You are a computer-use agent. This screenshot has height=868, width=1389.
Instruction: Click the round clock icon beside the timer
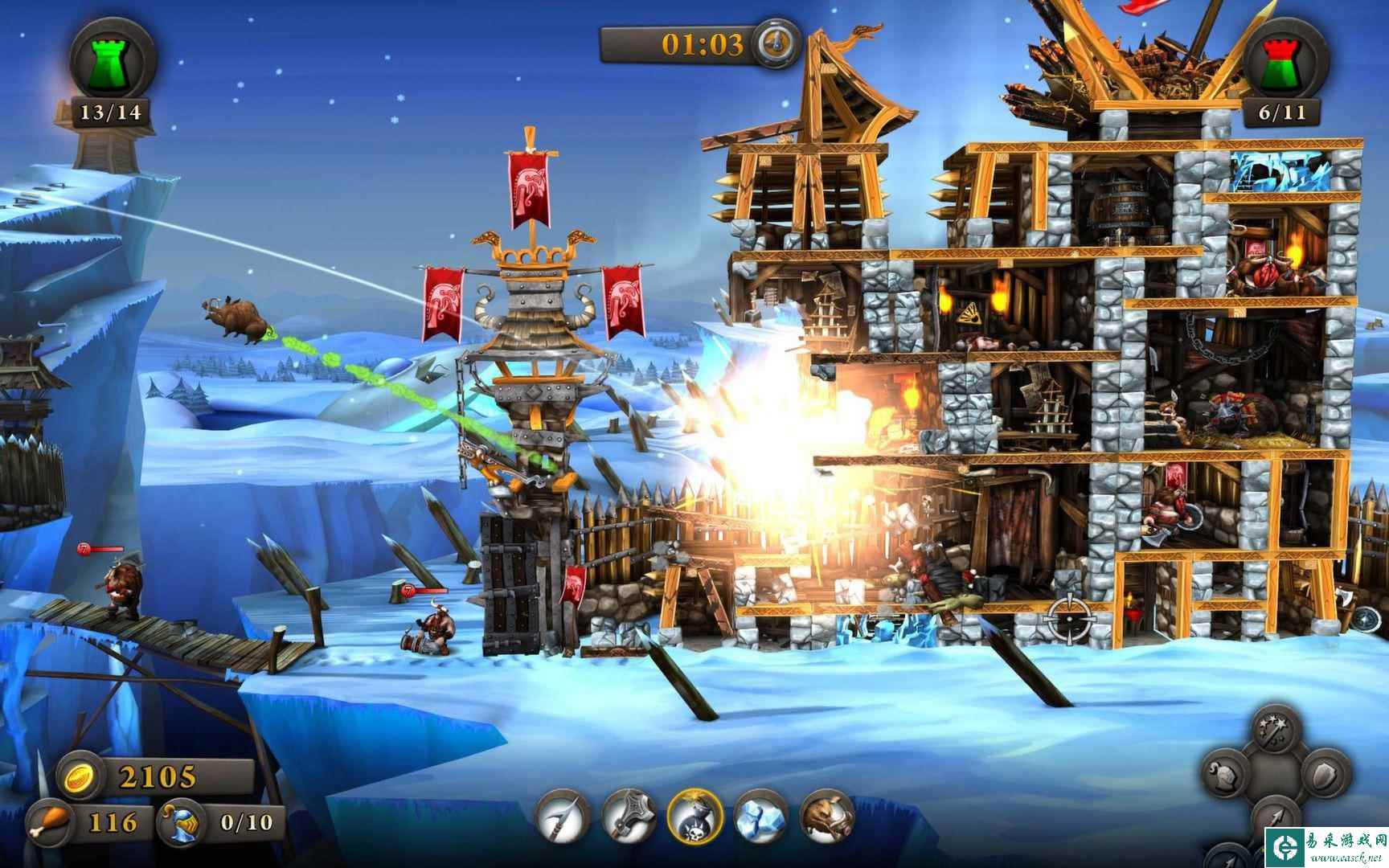776,42
